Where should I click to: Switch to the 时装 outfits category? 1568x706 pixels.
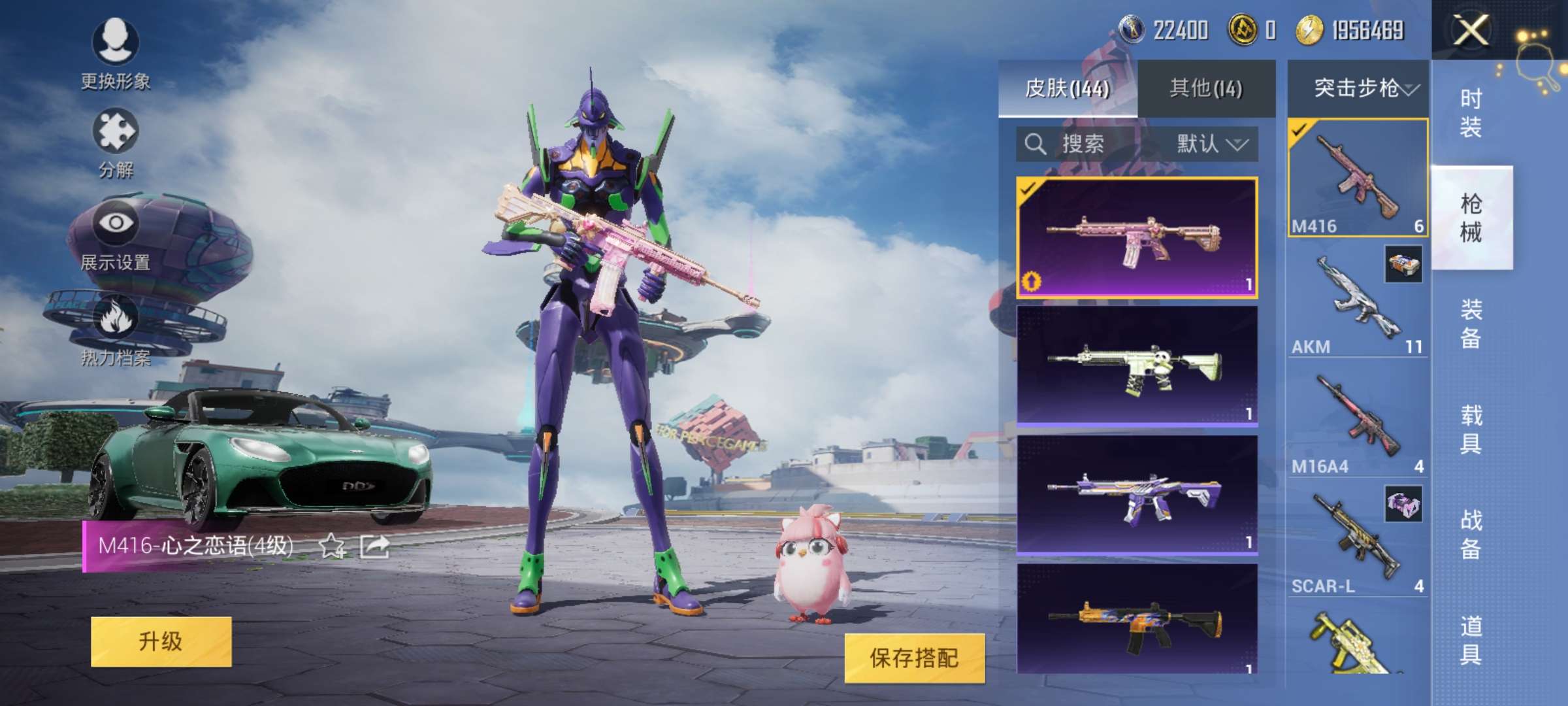point(1471,112)
